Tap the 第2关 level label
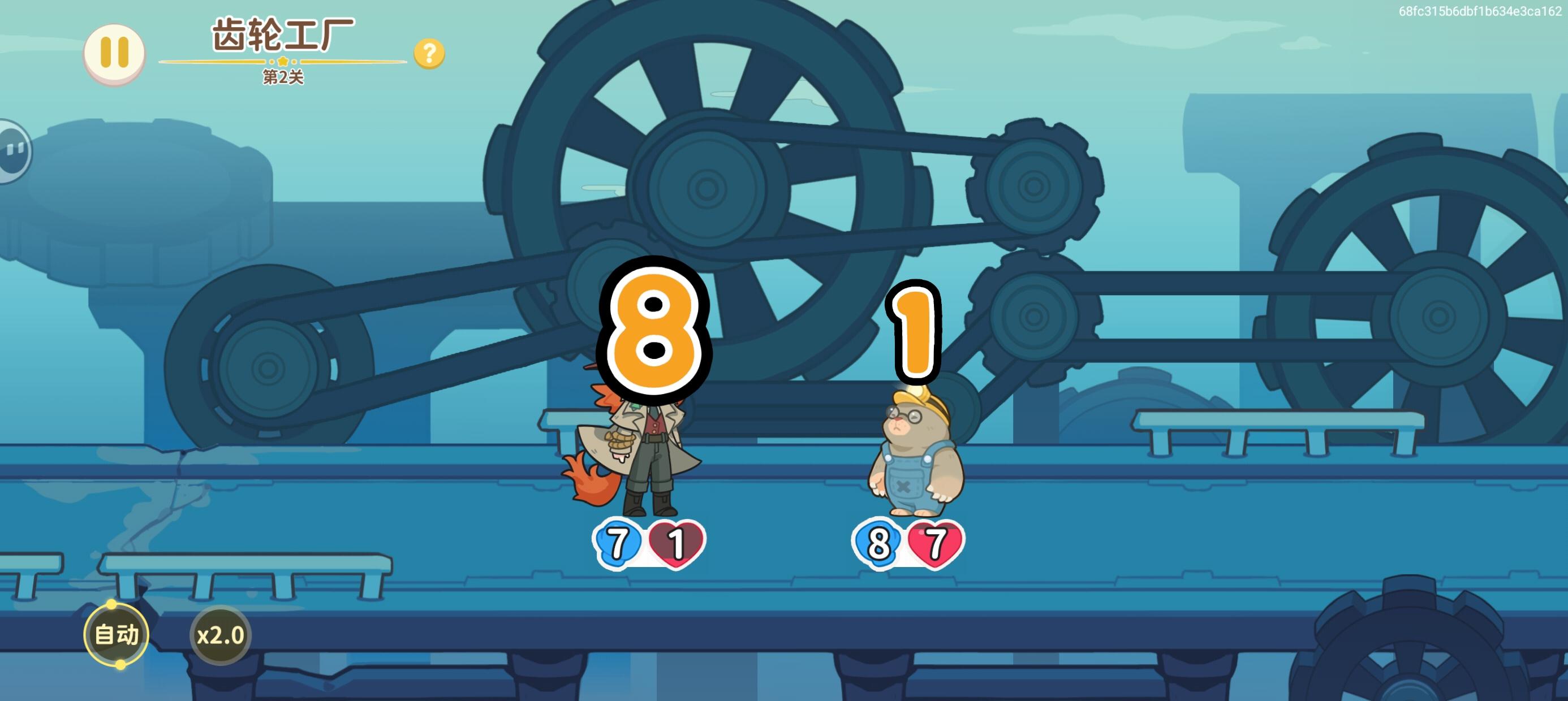Screen dimensions: 1568x701 pos(282,78)
